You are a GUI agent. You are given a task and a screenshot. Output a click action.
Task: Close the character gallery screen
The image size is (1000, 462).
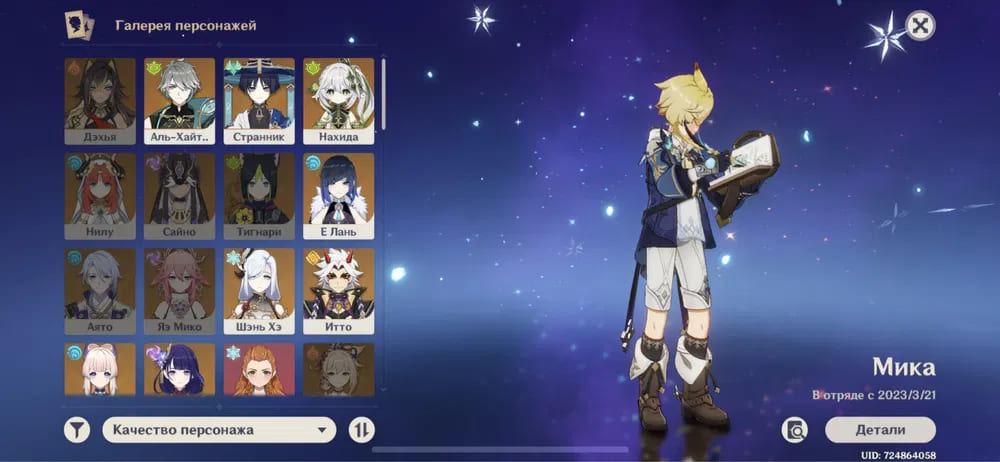920,25
